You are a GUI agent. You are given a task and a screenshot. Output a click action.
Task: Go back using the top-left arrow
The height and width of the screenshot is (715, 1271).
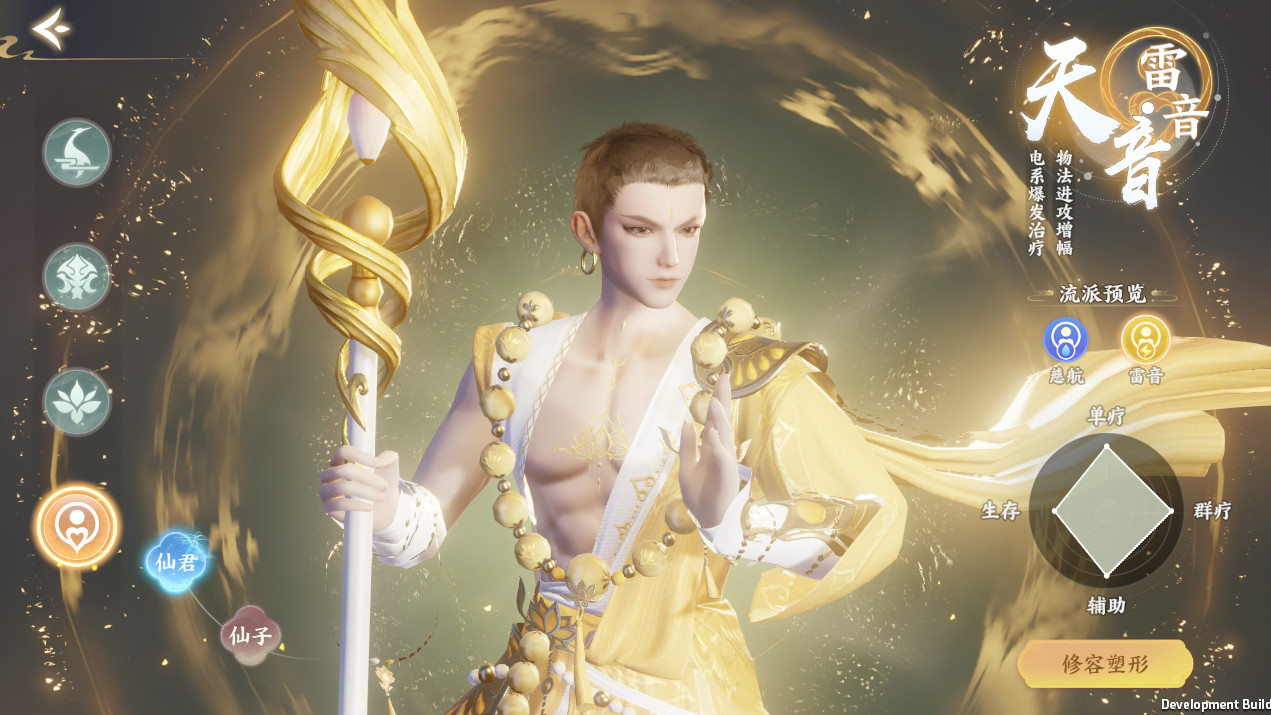[50, 28]
